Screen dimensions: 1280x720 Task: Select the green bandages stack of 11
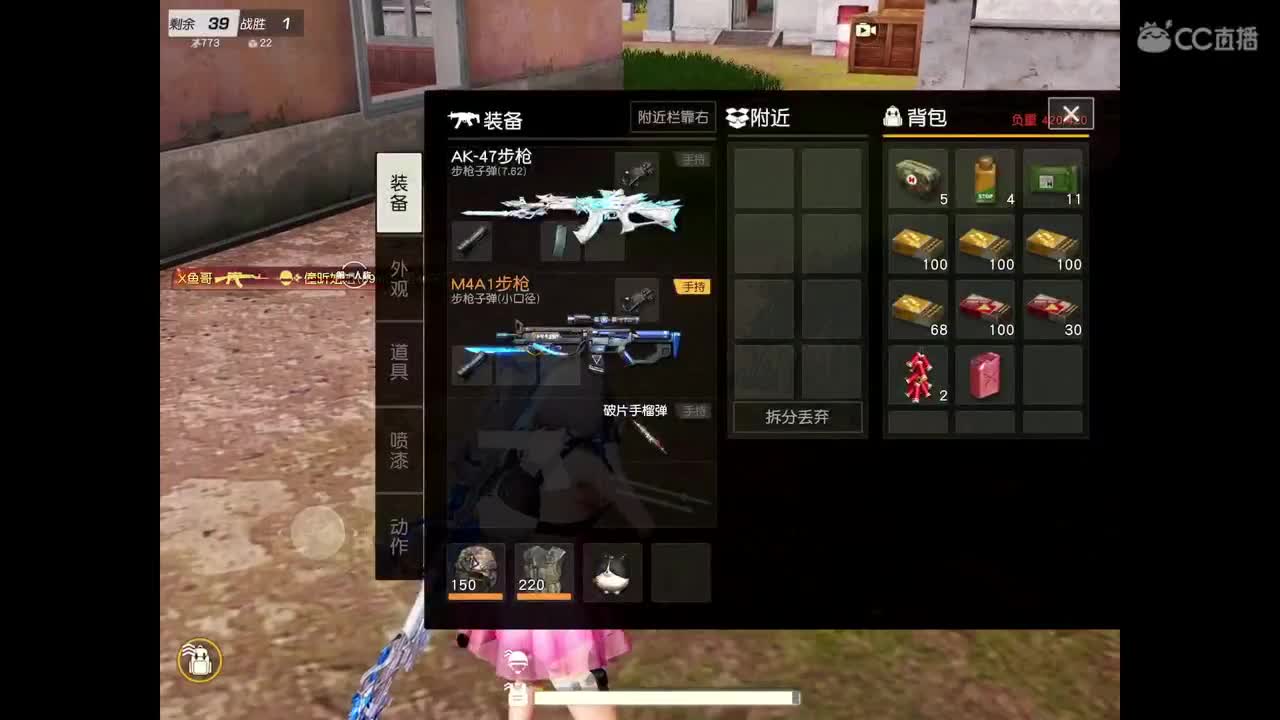(x=1052, y=179)
